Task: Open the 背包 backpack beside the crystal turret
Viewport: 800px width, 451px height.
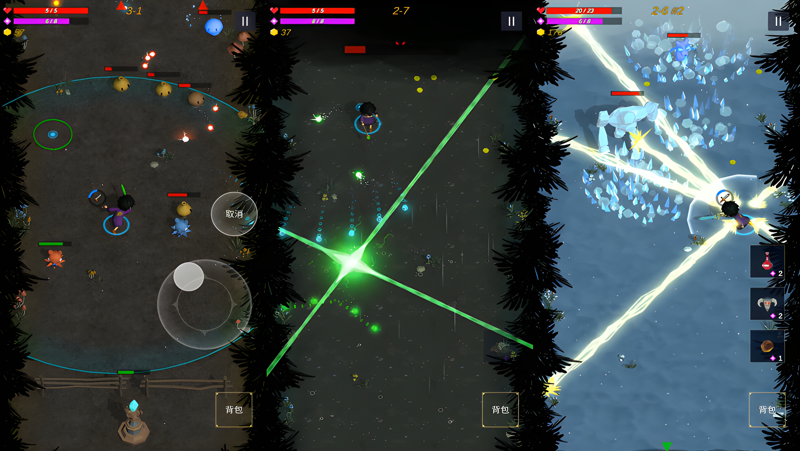Action: tap(233, 410)
